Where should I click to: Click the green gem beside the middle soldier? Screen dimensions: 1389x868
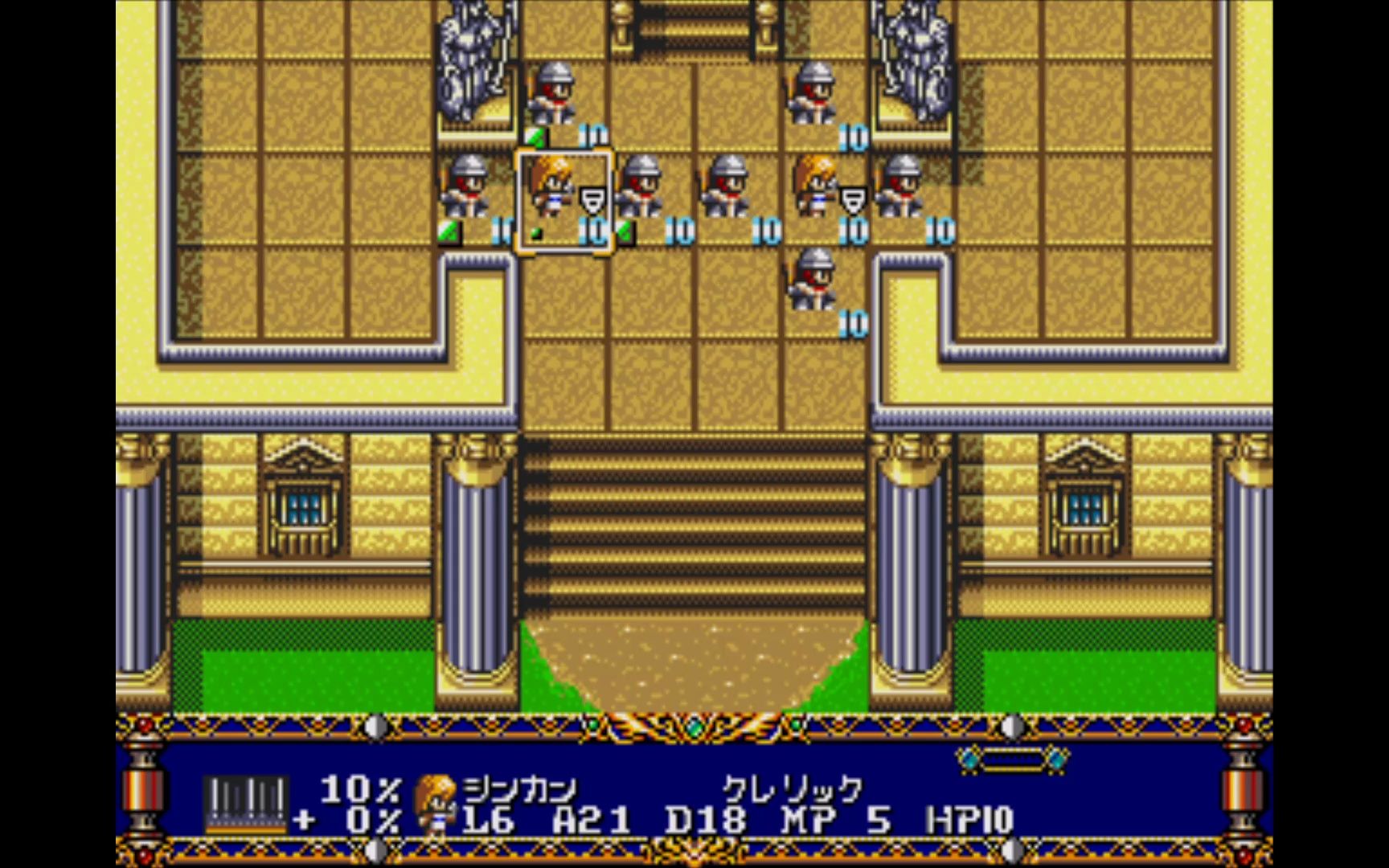[625, 231]
